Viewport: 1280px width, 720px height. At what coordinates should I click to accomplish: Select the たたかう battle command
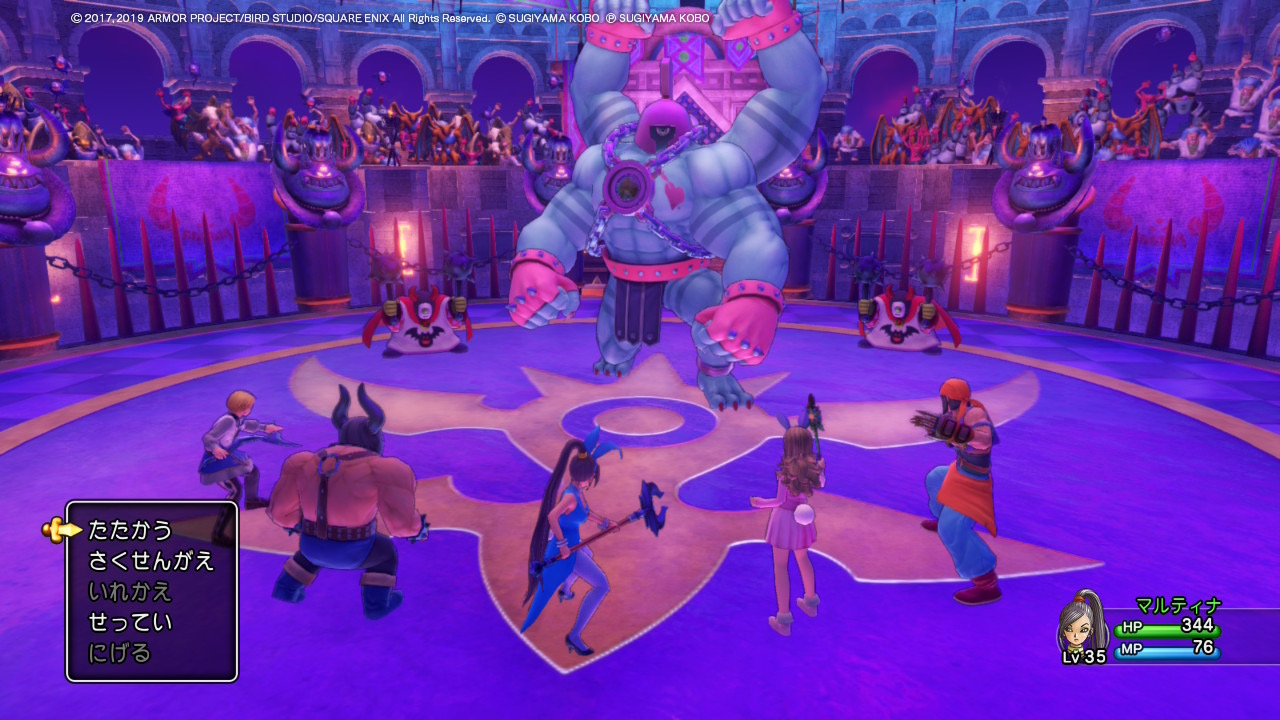131,530
